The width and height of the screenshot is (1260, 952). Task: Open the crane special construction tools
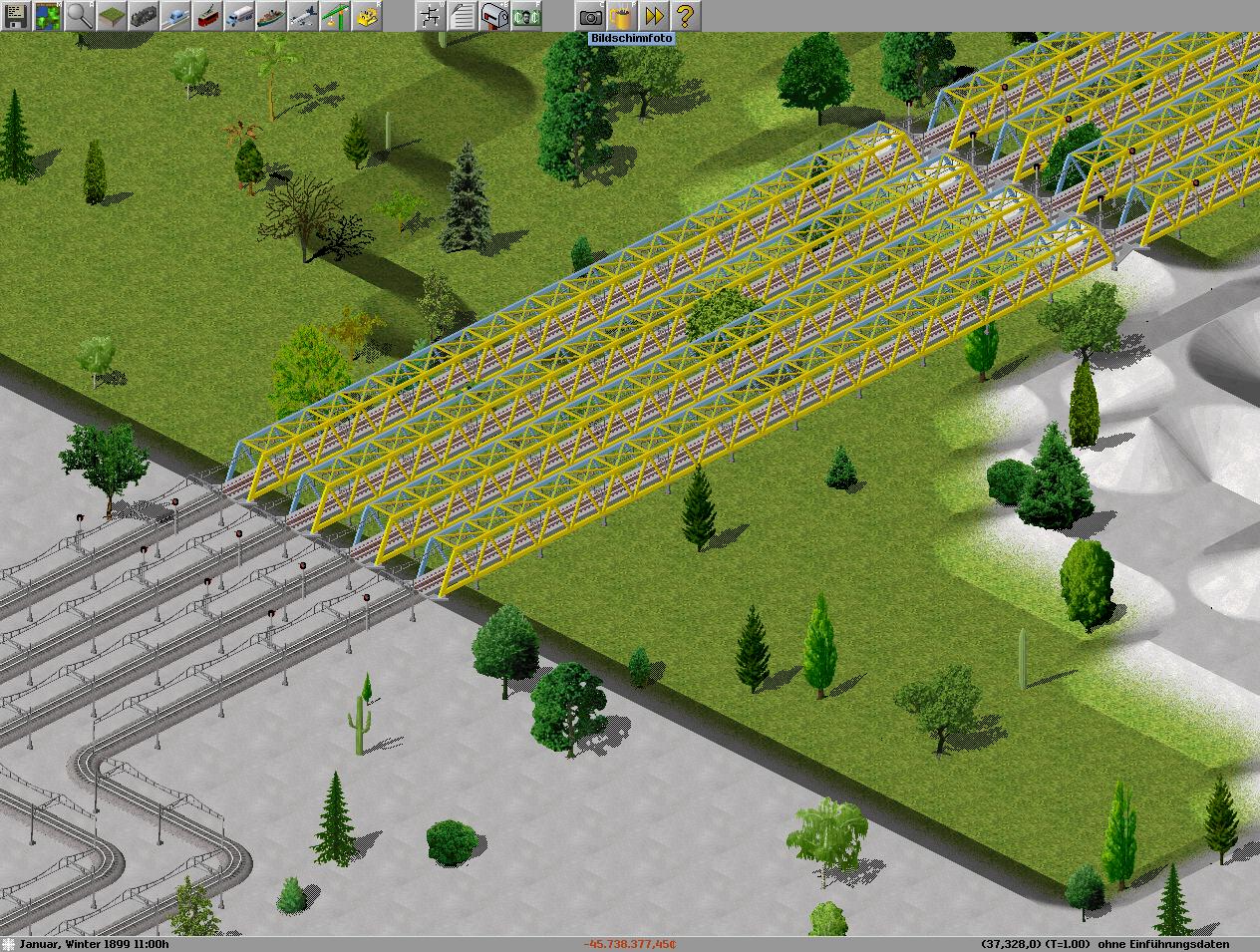click(x=335, y=16)
